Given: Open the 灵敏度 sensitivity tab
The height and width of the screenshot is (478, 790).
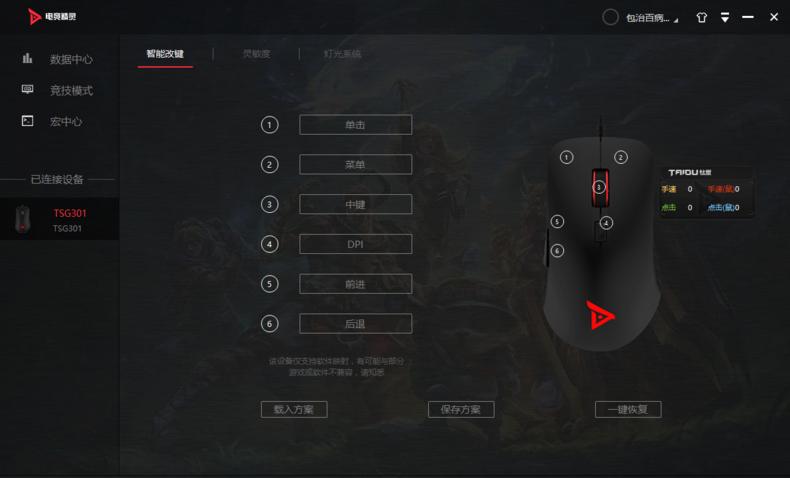Looking at the screenshot, I should click(x=256, y=54).
